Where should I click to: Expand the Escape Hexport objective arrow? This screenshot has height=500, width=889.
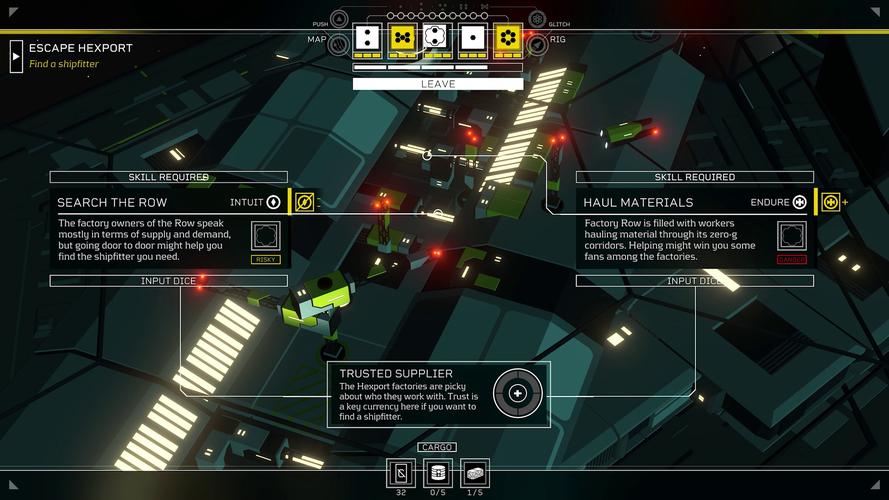coord(16,56)
